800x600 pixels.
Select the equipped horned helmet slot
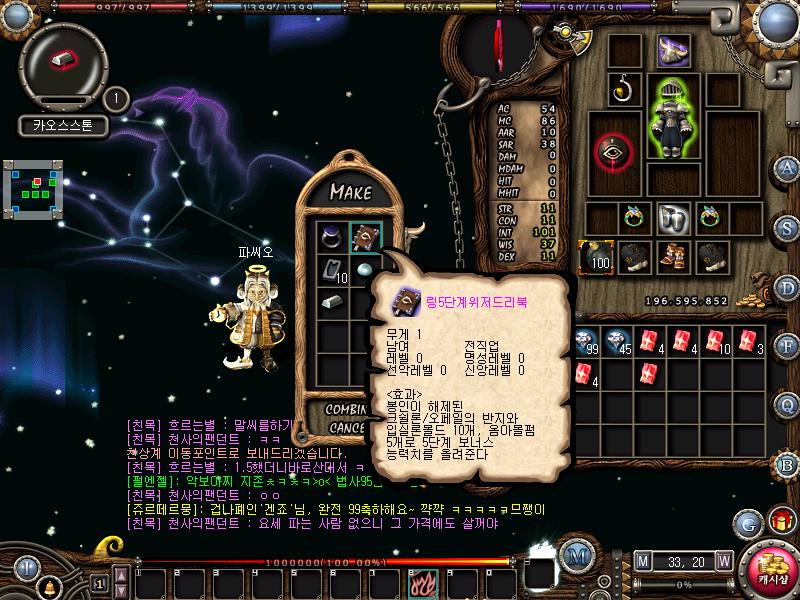(x=672, y=50)
